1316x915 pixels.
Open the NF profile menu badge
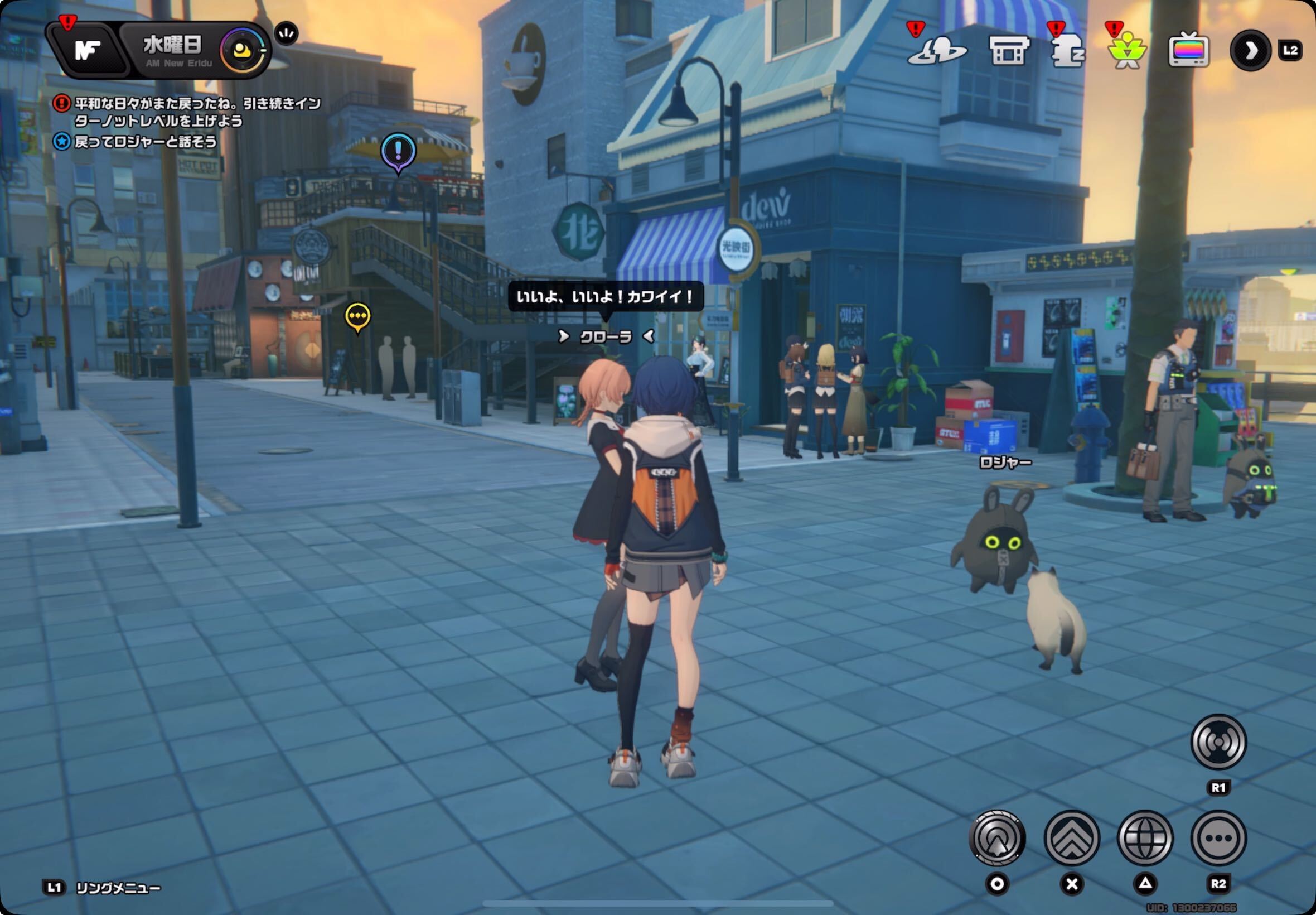[x=87, y=50]
